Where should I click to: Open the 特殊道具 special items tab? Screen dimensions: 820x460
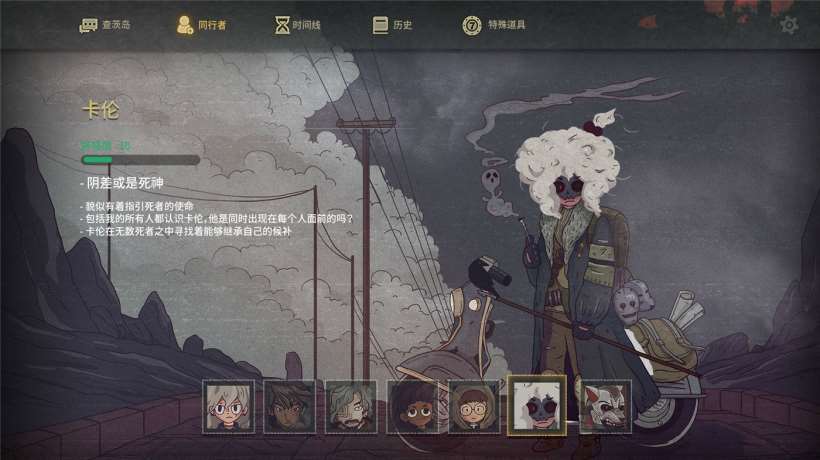(x=494, y=25)
